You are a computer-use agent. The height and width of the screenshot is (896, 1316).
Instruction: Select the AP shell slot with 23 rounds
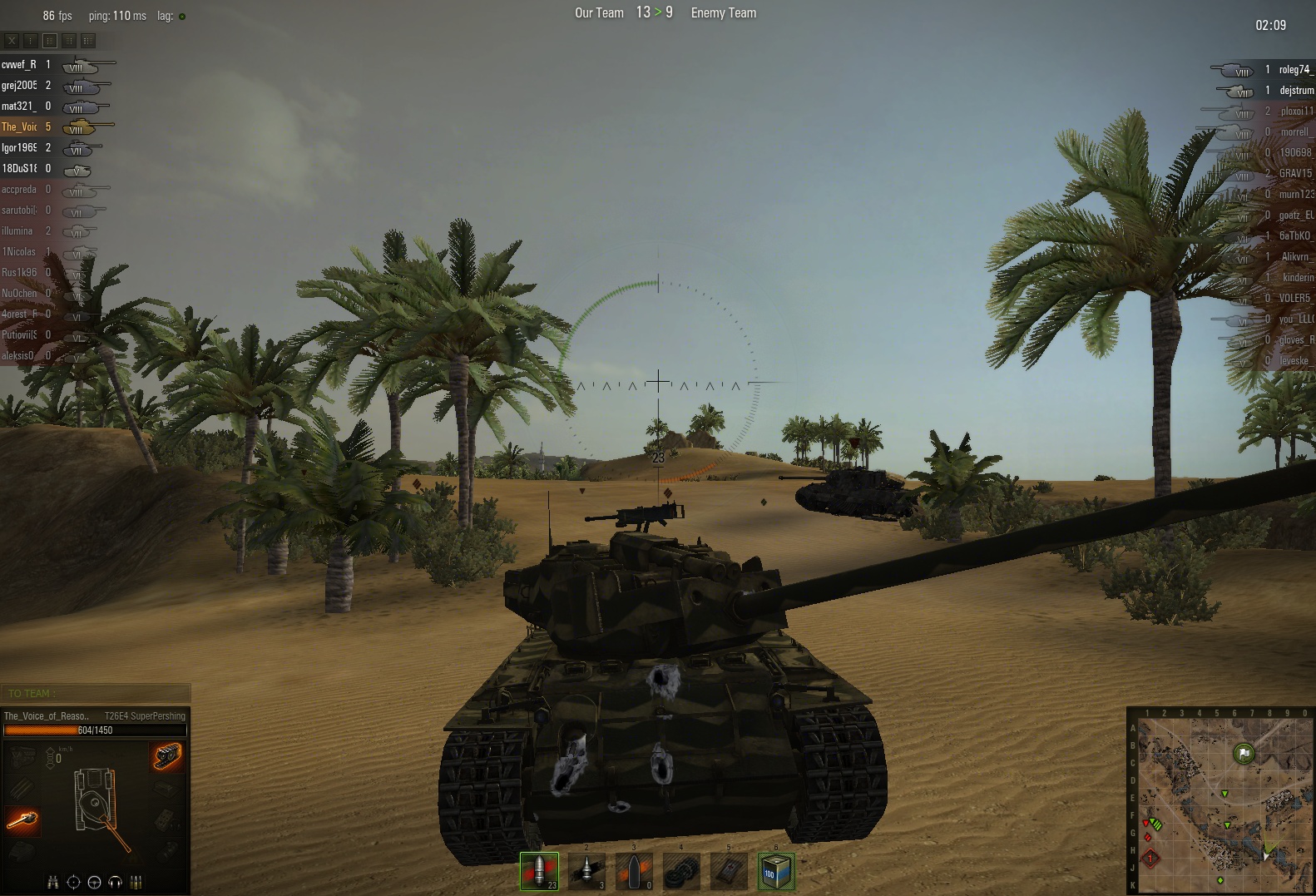click(x=539, y=871)
